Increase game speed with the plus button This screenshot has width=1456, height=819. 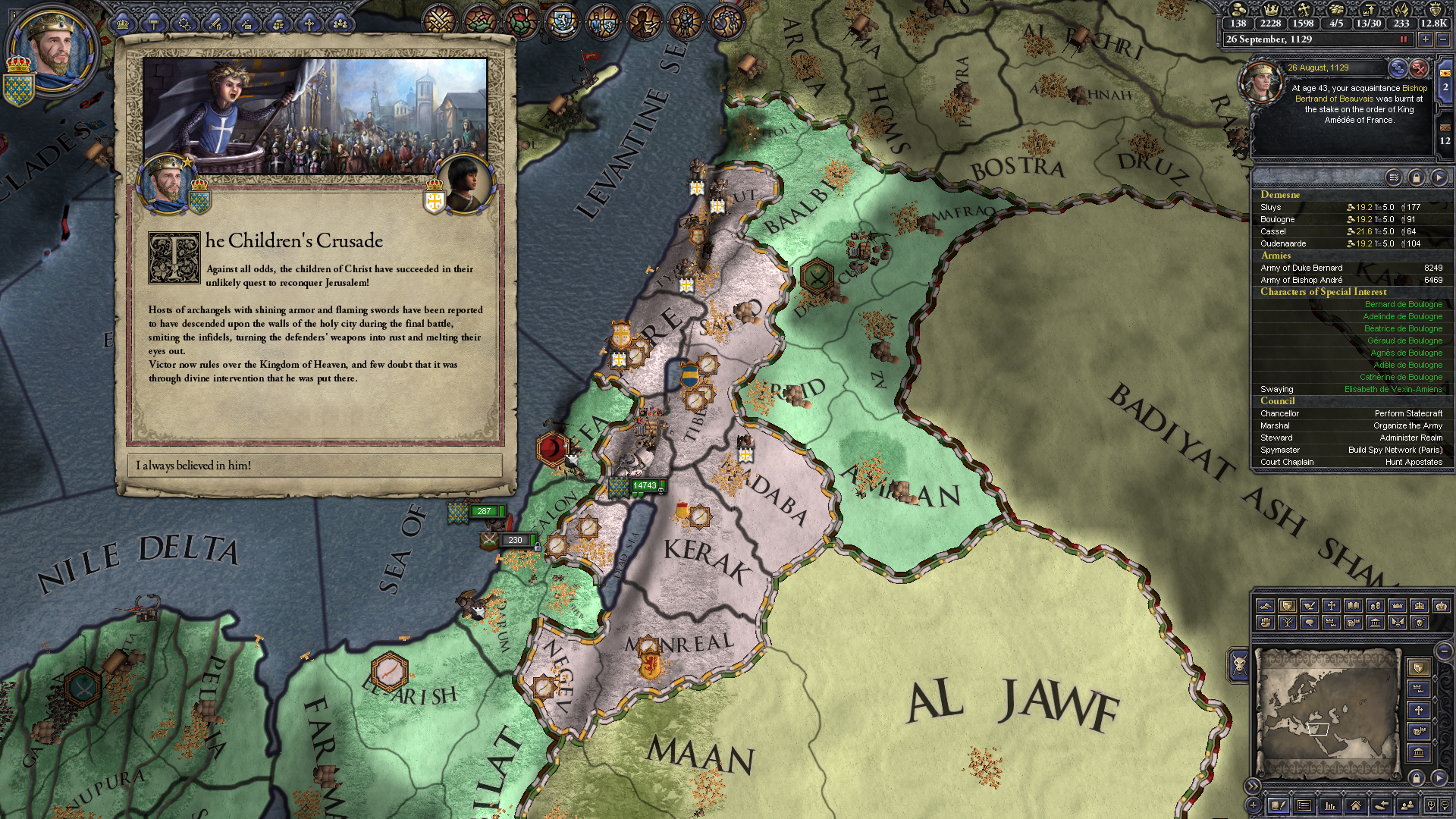[1426, 39]
